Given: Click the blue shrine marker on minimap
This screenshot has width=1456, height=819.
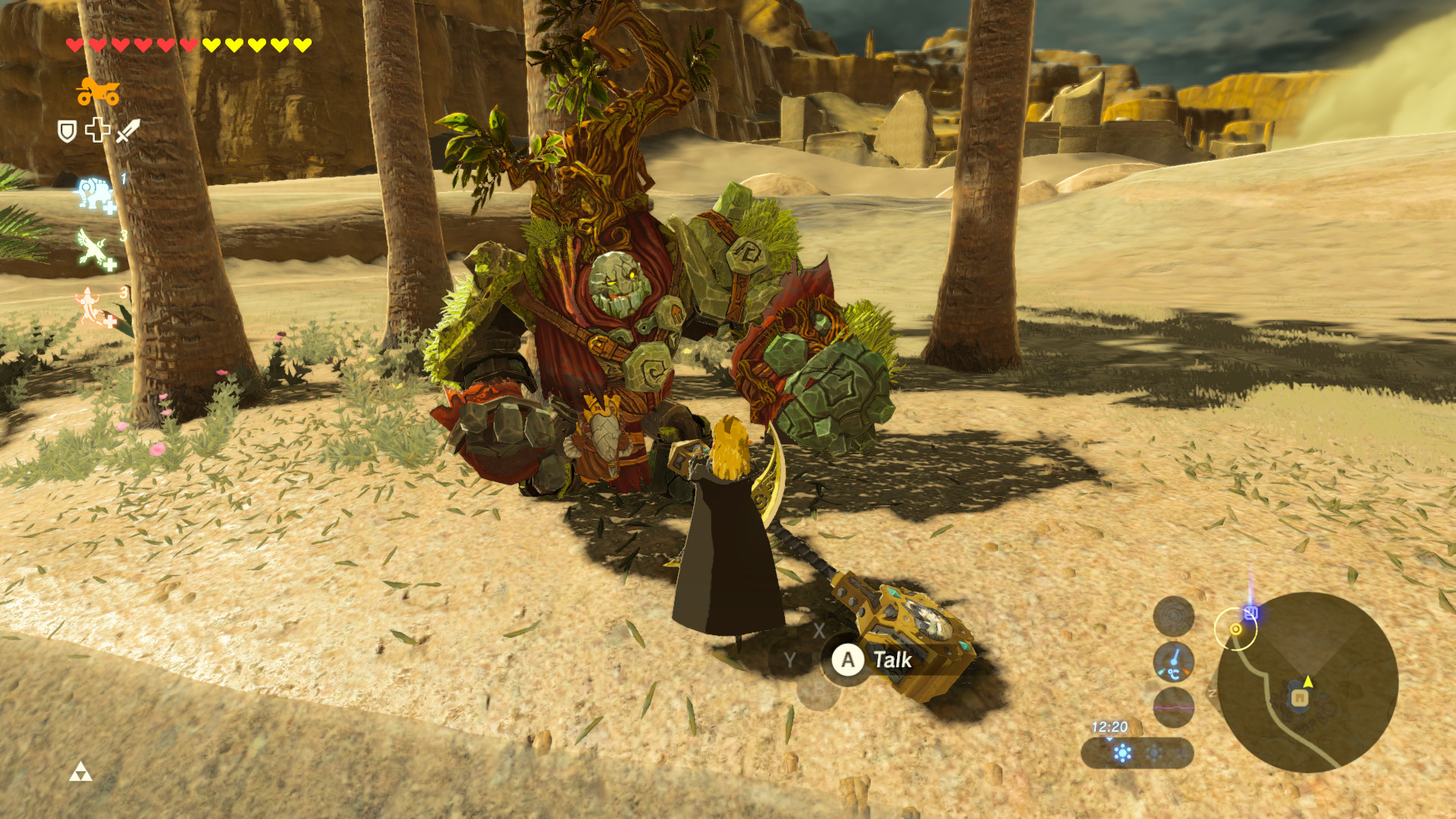Looking at the screenshot, I should pyautogui.click(x=1251, y=612).
